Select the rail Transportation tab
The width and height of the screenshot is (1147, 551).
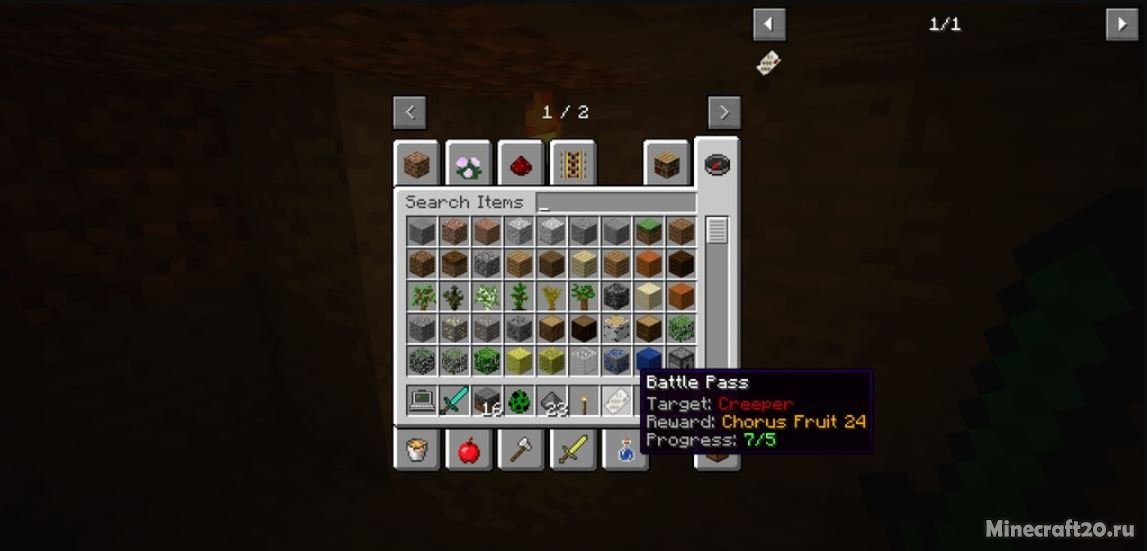tap(573, 163)
